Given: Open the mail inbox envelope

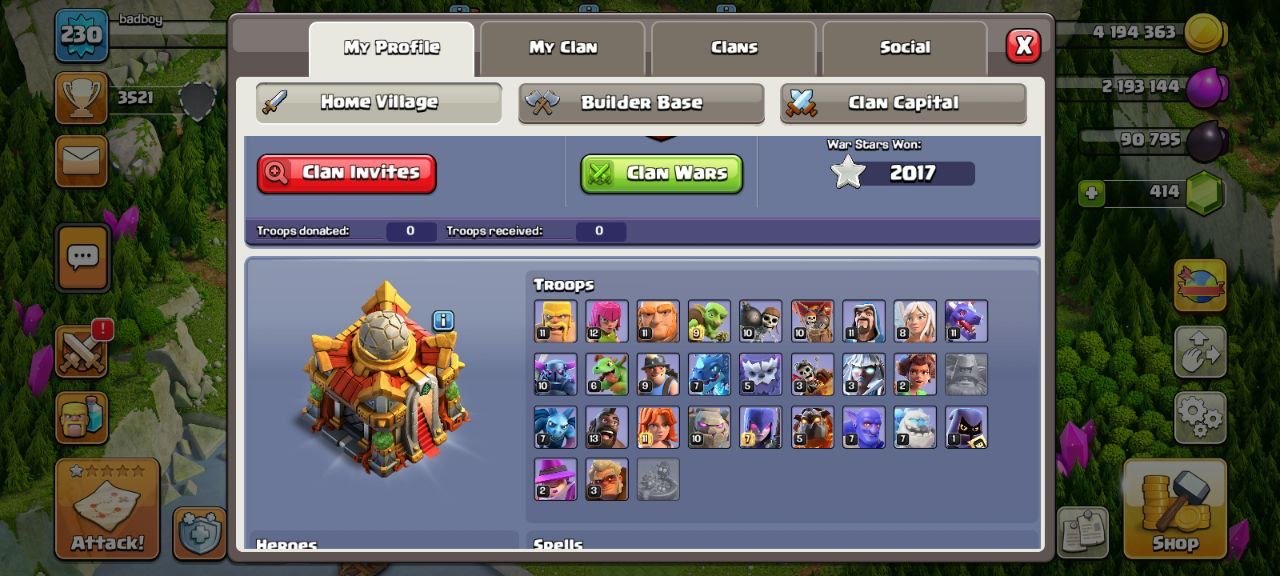Looking at the screenshot, I should [81, 160].
